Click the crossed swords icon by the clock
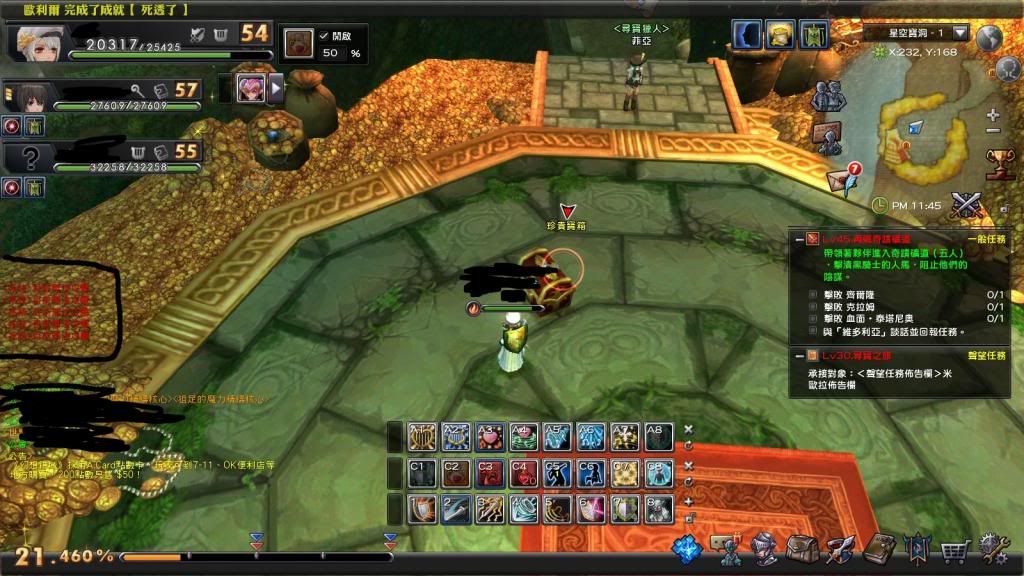Image resolution: width=1024 pixels, height=576 pixels. [x=965, y=205]
